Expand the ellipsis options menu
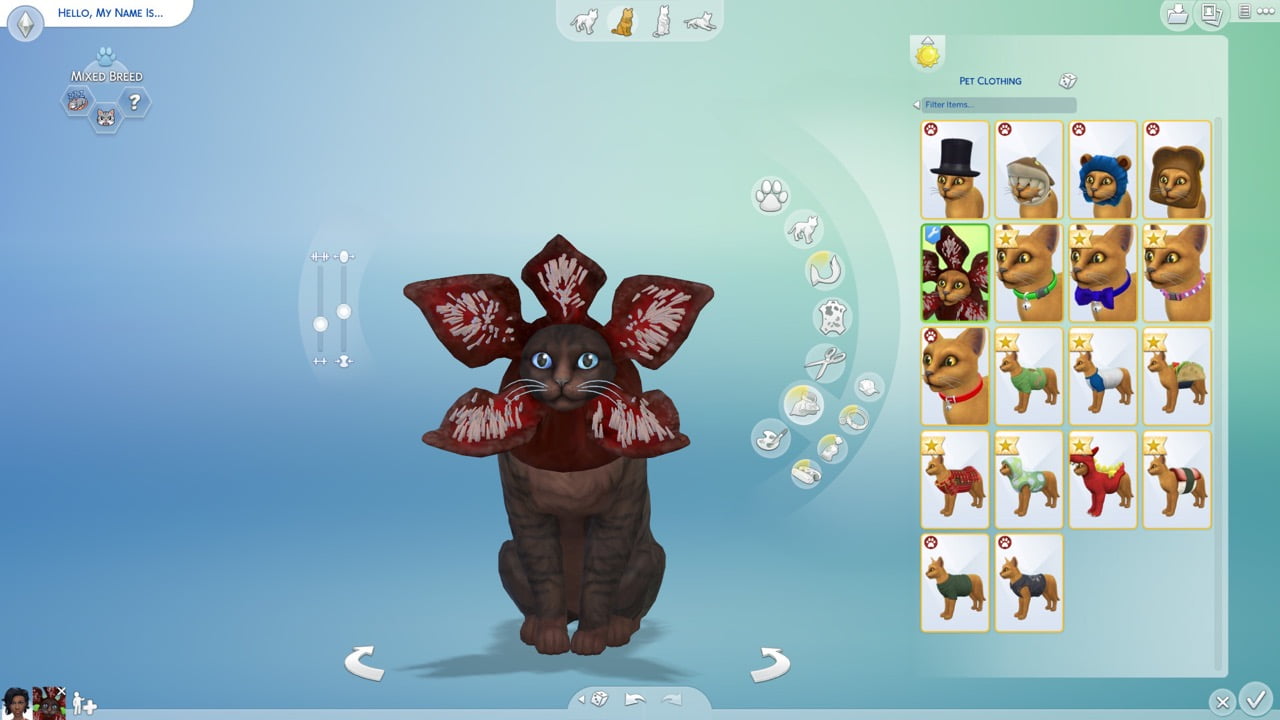 click(1266, 11)
